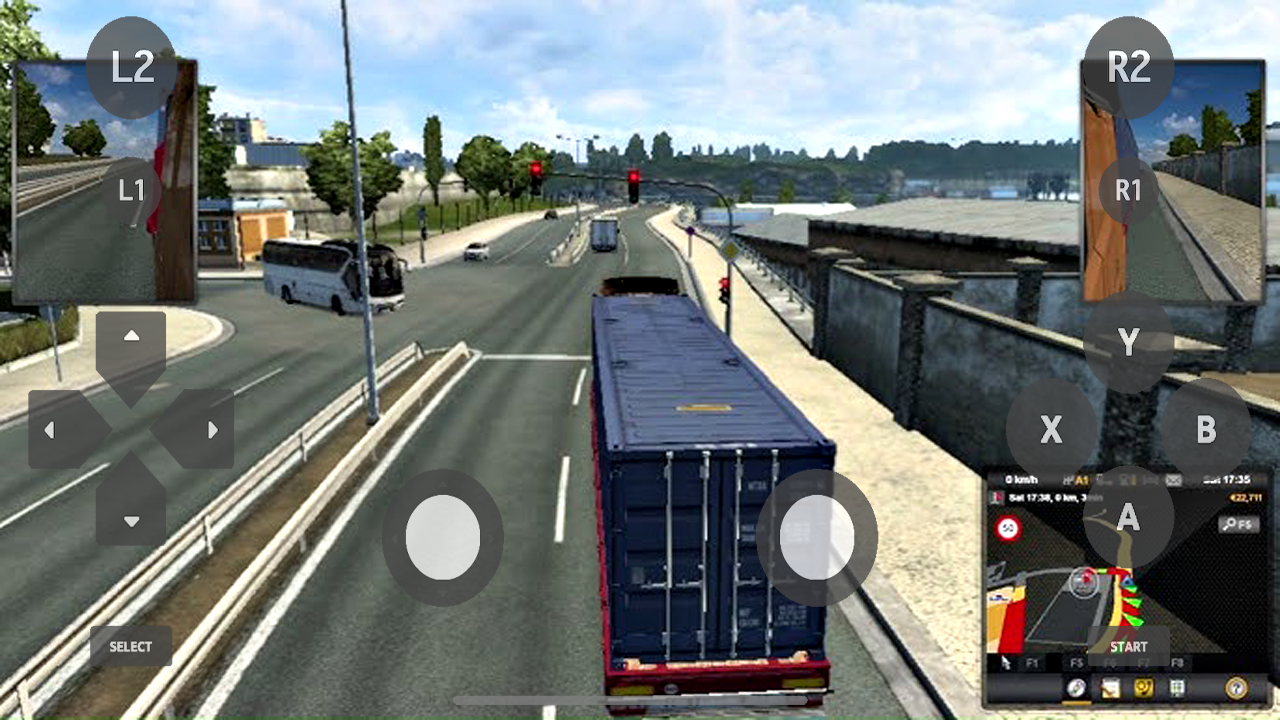The height and width of the screenshot is (720, 1280).
Task: Open the route navigation compass icon
Action: tap(1076, 688)
